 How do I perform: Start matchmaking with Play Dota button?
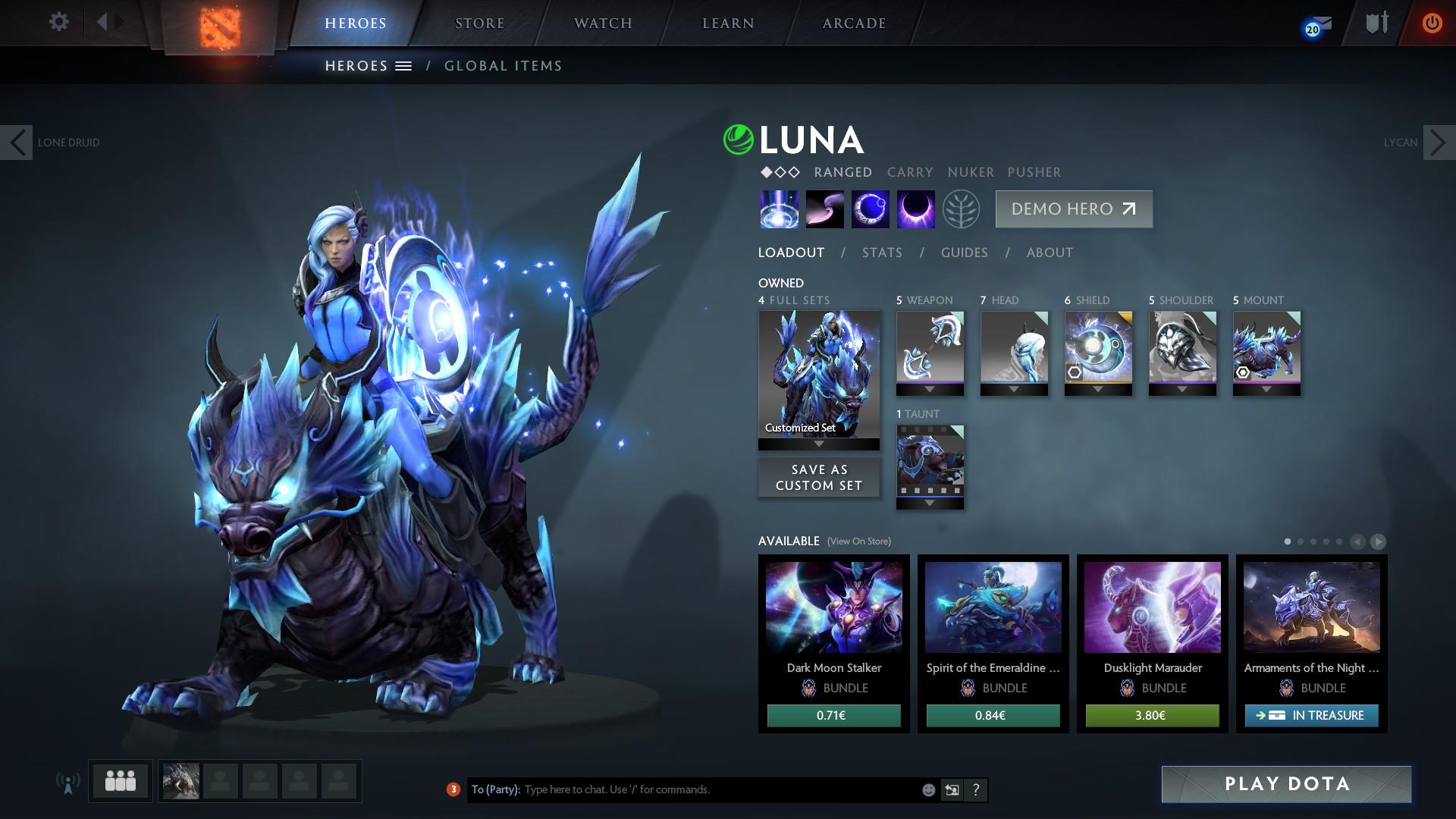(x=1286, y=784)
